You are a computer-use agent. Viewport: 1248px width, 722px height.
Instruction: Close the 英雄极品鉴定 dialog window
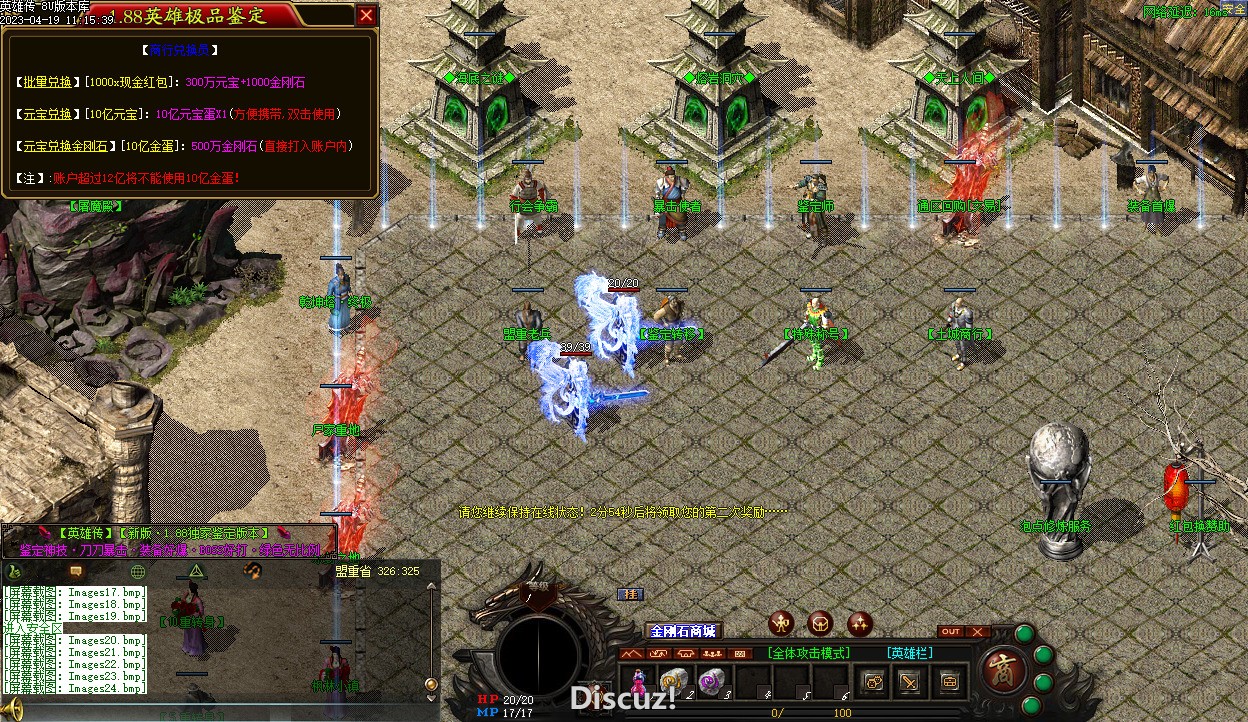[x=367, y=15]
